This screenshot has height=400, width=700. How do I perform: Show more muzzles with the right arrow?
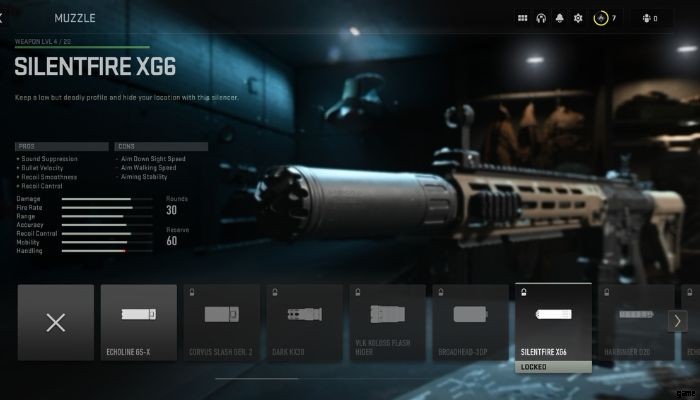(677, 321)
